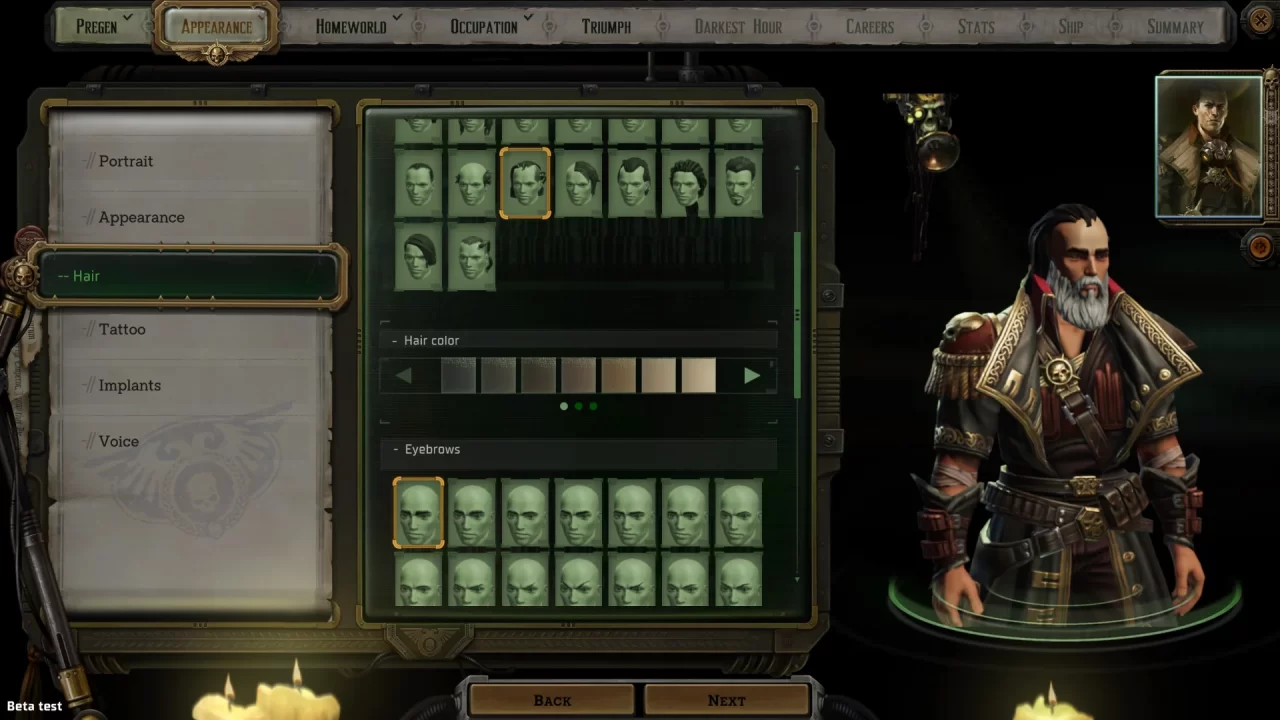The width and height of the screenshot is (1280, 720).
Task: Click the right arrow to see more hair colors
Action: pos(752,375)
